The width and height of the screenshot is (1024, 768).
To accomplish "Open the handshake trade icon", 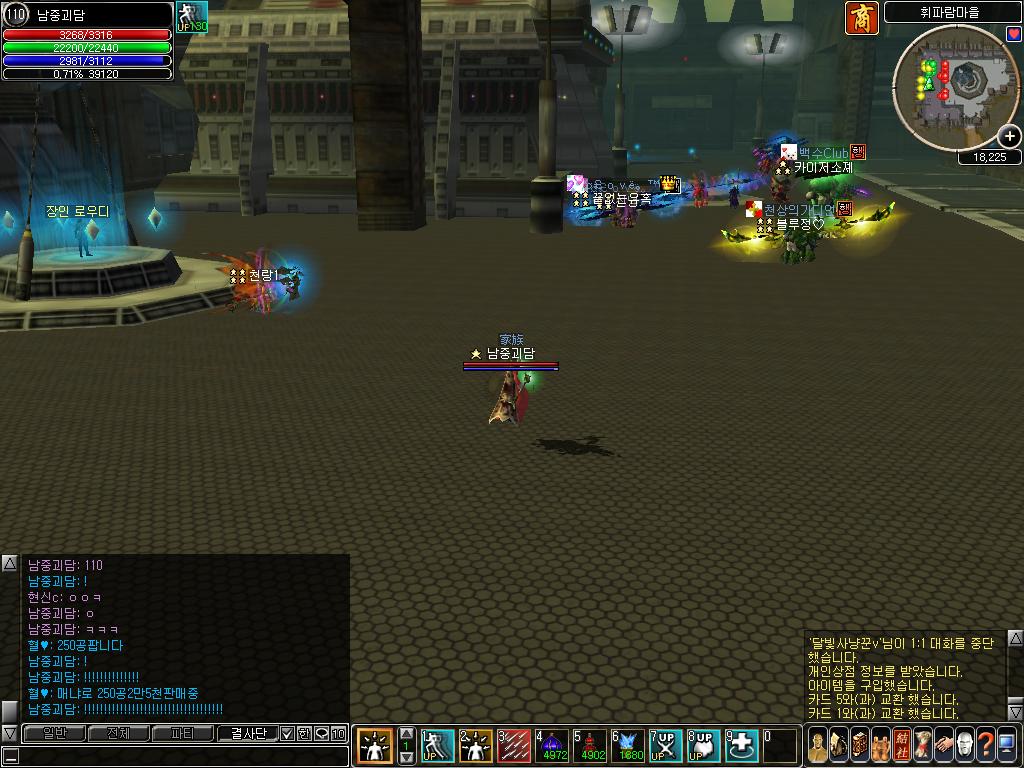I will click(x=942, y=745).
